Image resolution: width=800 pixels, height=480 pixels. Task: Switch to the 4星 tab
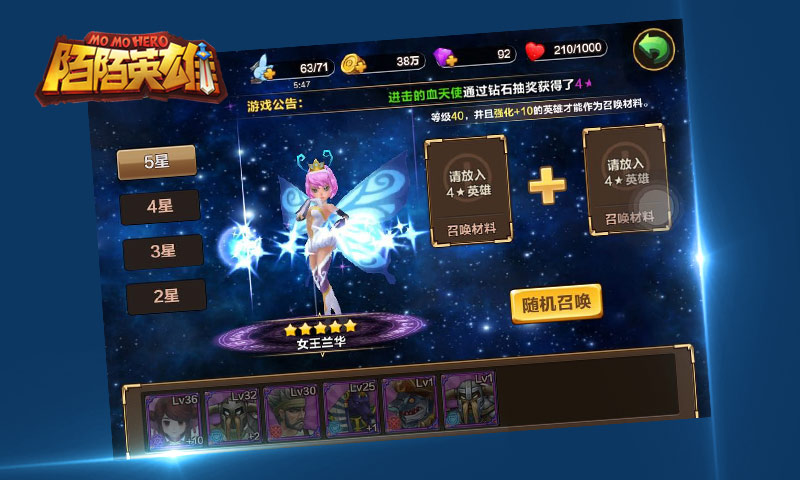tap(160, 207)
